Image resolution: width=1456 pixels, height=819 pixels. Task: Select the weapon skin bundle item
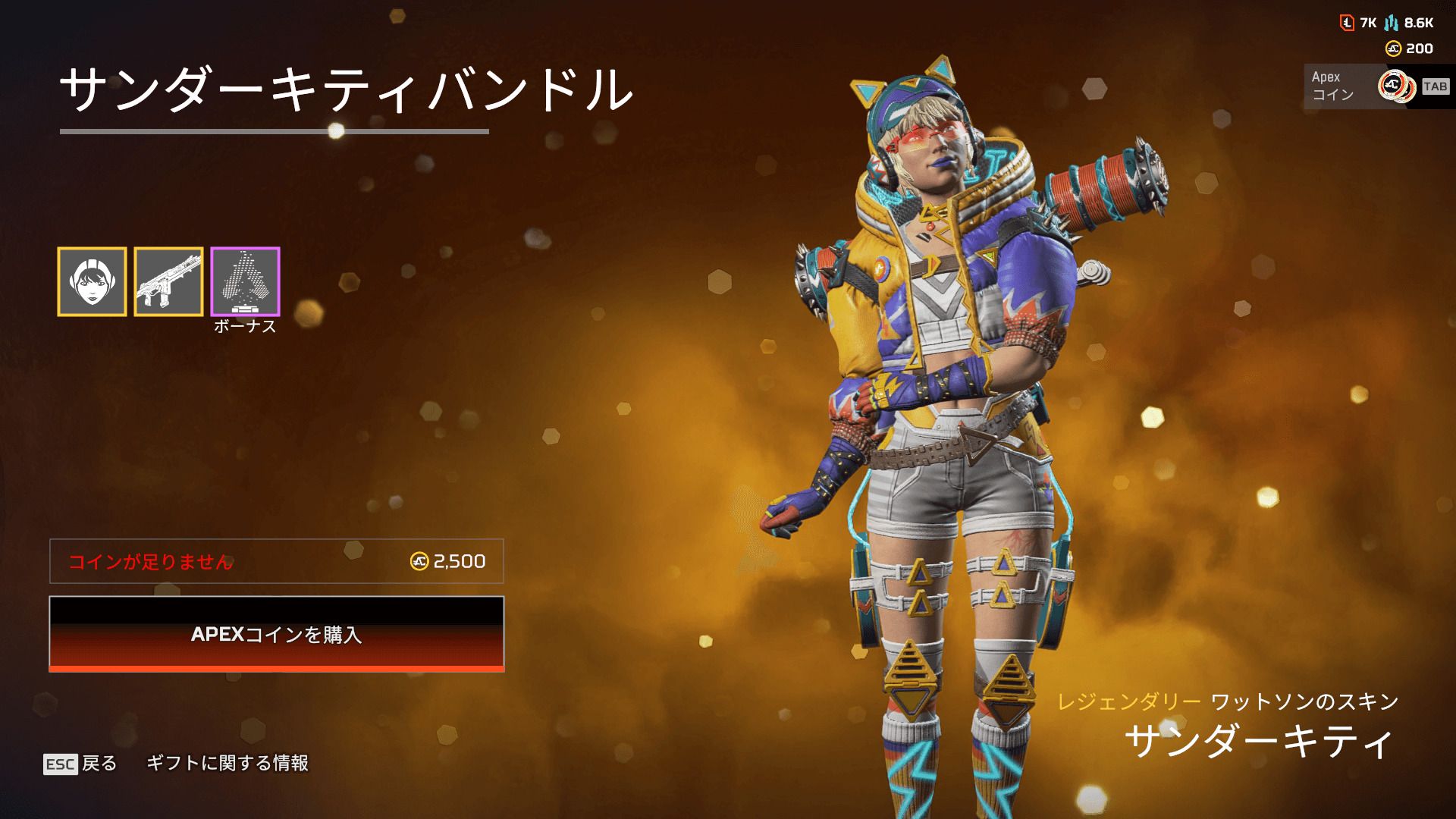[x=168, y=281]
